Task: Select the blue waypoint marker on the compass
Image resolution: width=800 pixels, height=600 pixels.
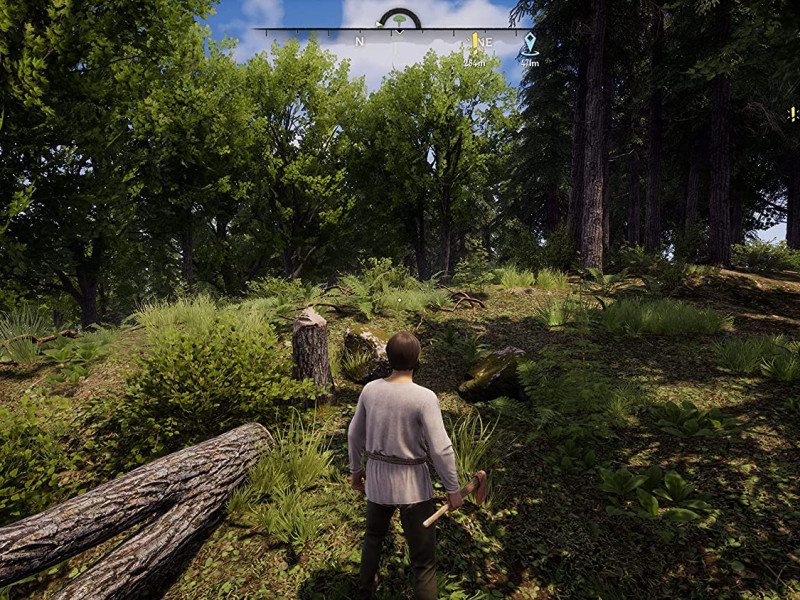Action: (x=530, y=42)
